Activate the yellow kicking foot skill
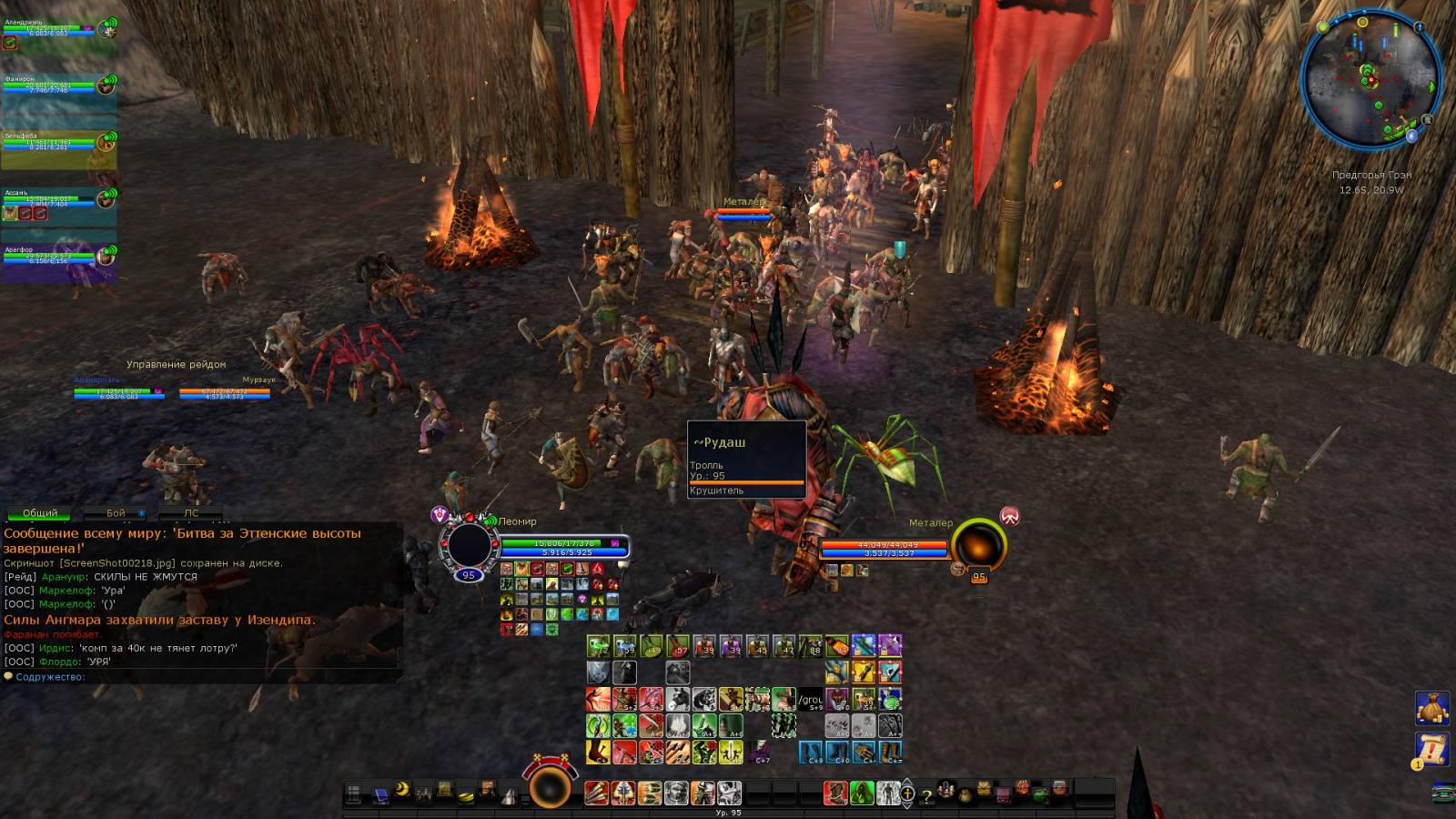Viewport: 1456px width, 819px height. [599, 753]
